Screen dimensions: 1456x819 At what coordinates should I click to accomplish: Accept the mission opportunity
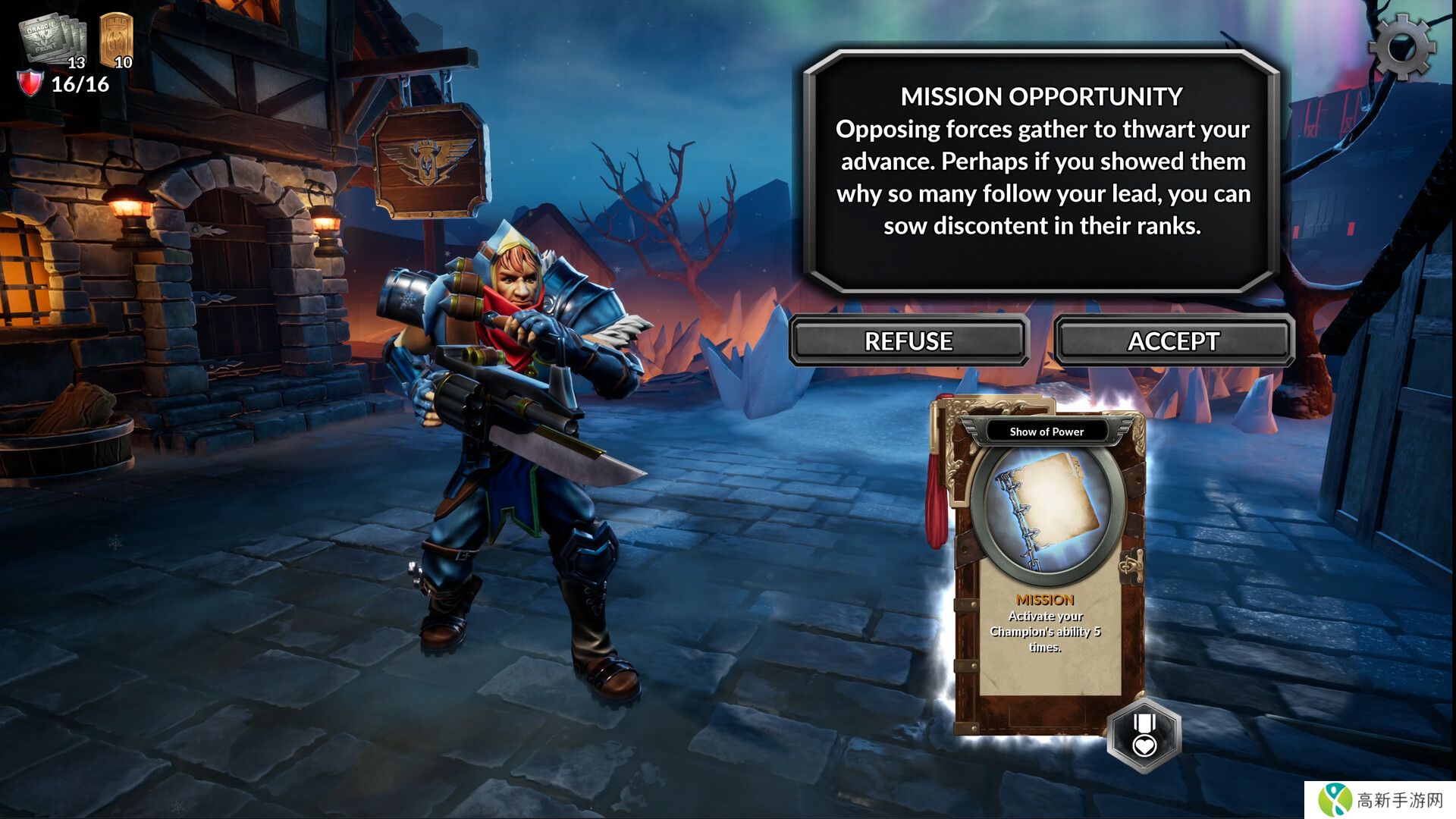coord(1173,341)
